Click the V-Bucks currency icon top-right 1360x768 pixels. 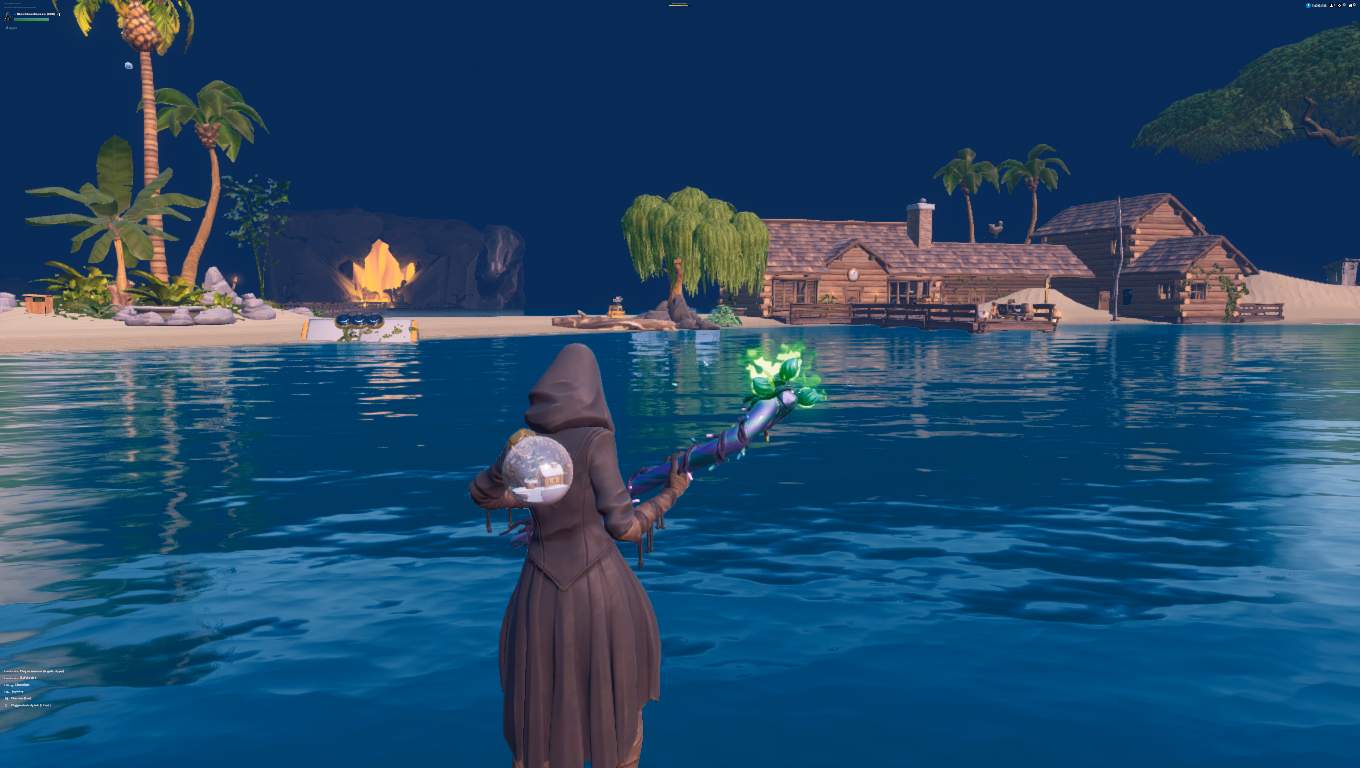pyautogui.click(x=1308, y=5)
